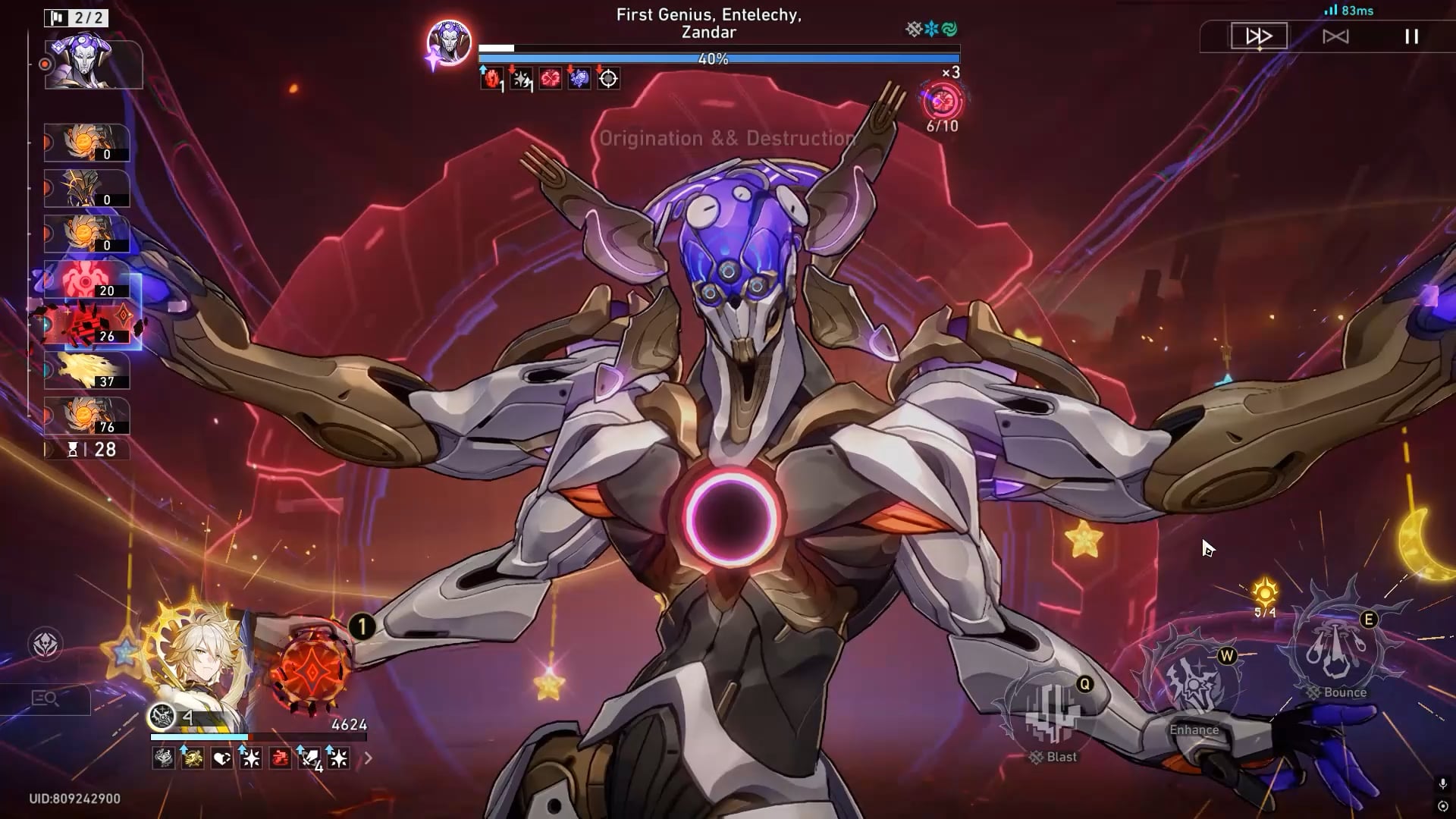Select the turn-order entry with value 20
This screenshot has width=1456, height=819.
pyautogui.click(x=86, y=280)
